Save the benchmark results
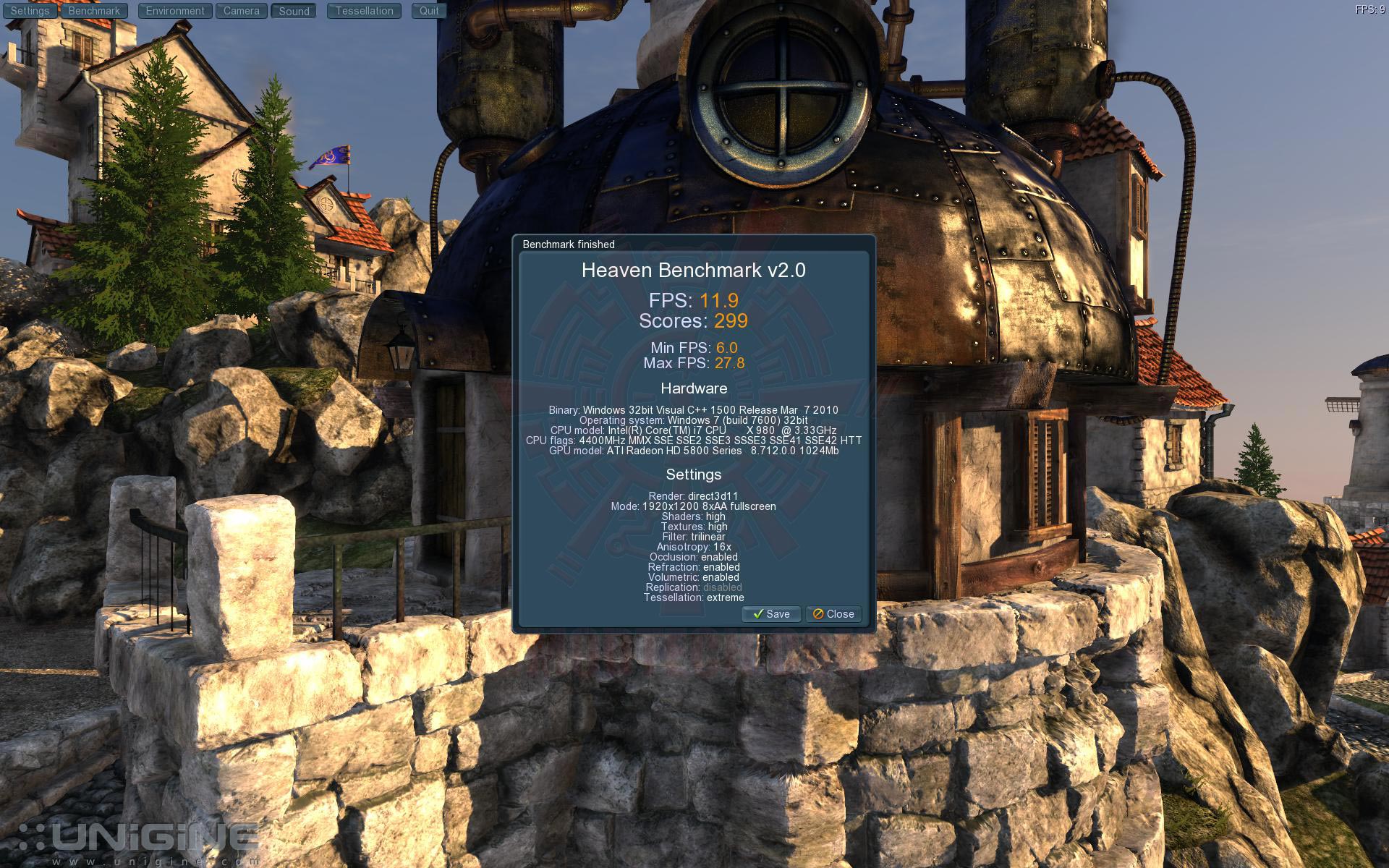Viewport: 1389px width, 868px height. click(x=771, y=614)
